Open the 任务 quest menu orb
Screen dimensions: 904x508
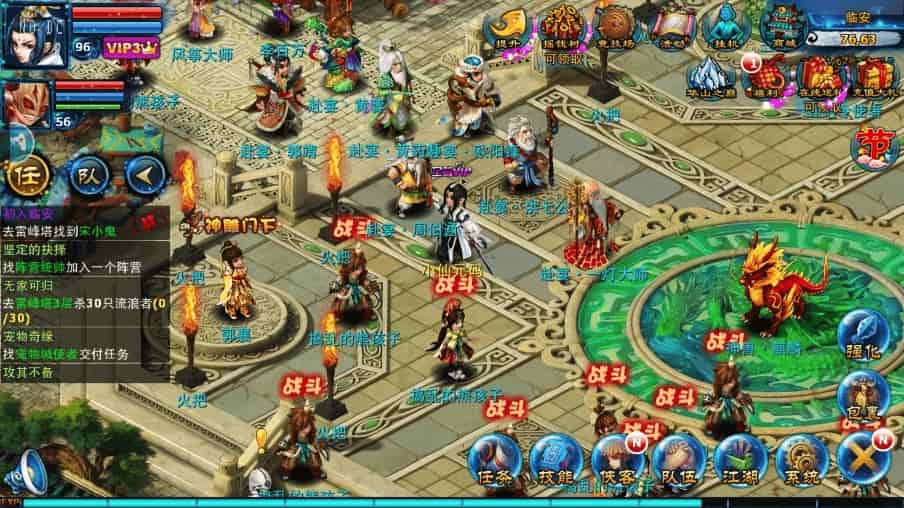tap(495, 461)
